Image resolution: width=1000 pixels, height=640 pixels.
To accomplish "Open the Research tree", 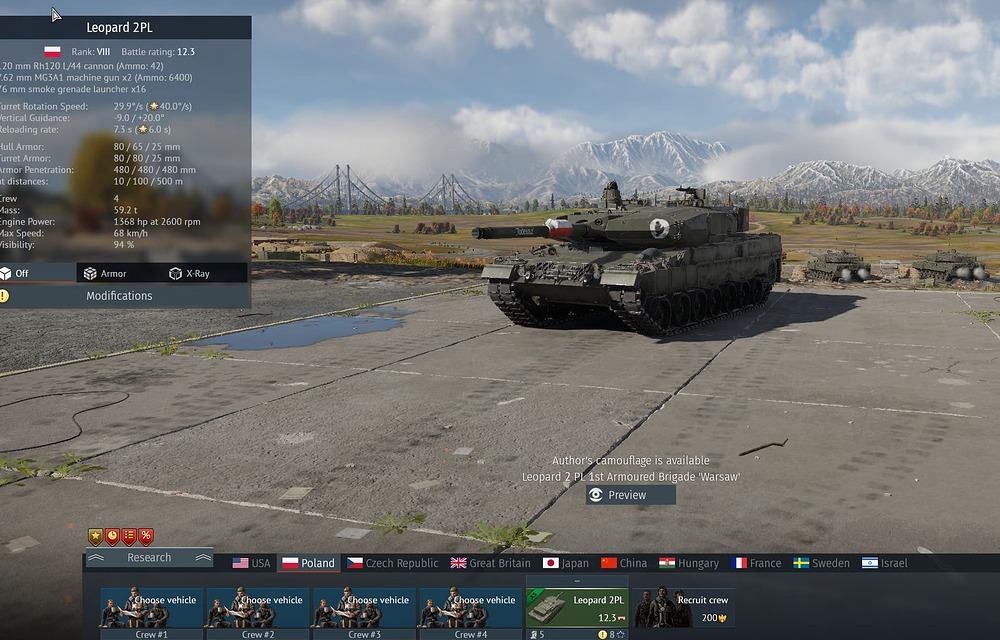I will pyautogui.click(x=149, y=558).
